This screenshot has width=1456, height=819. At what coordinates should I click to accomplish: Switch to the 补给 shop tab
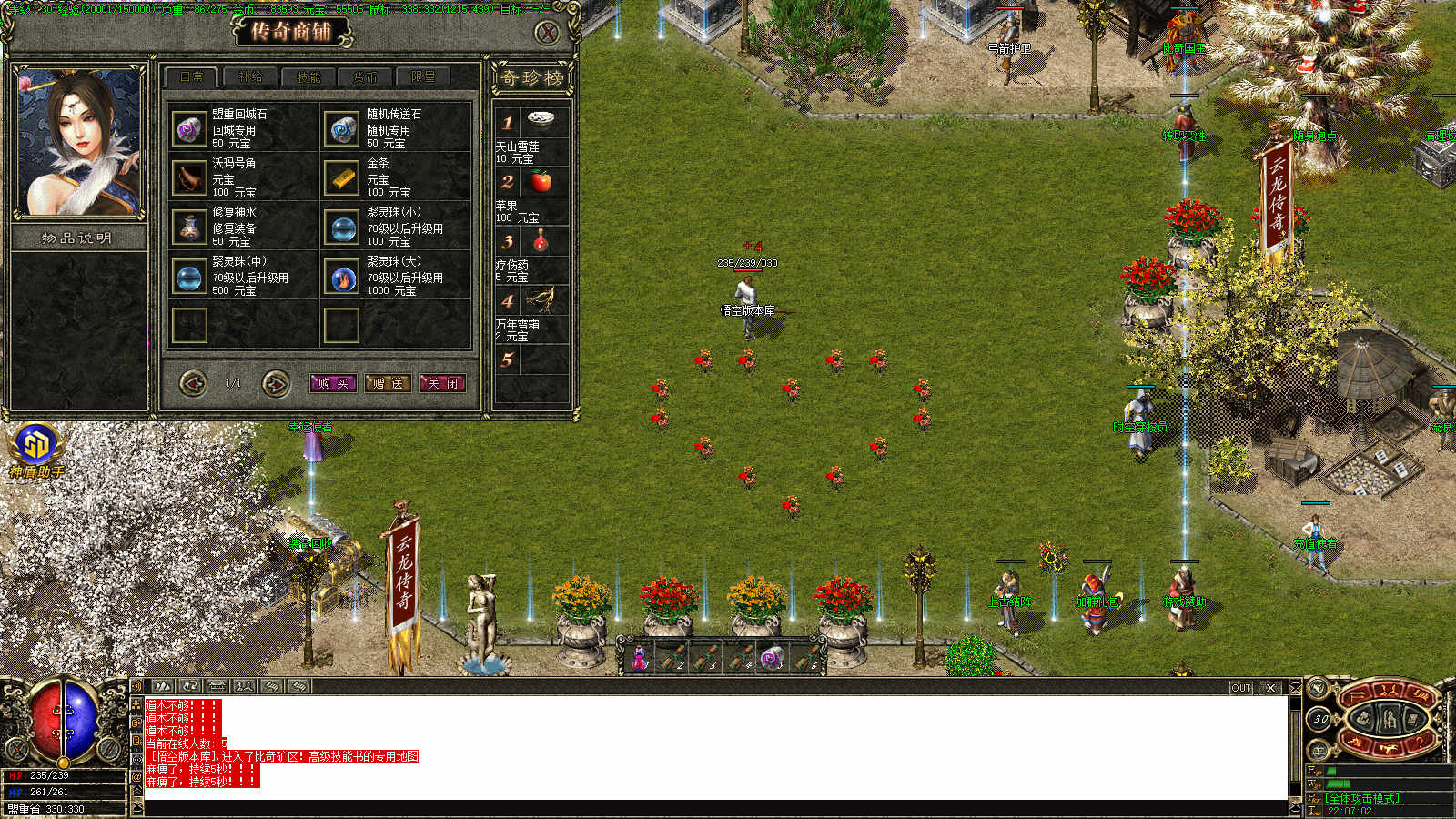click(x=249, y=77)
